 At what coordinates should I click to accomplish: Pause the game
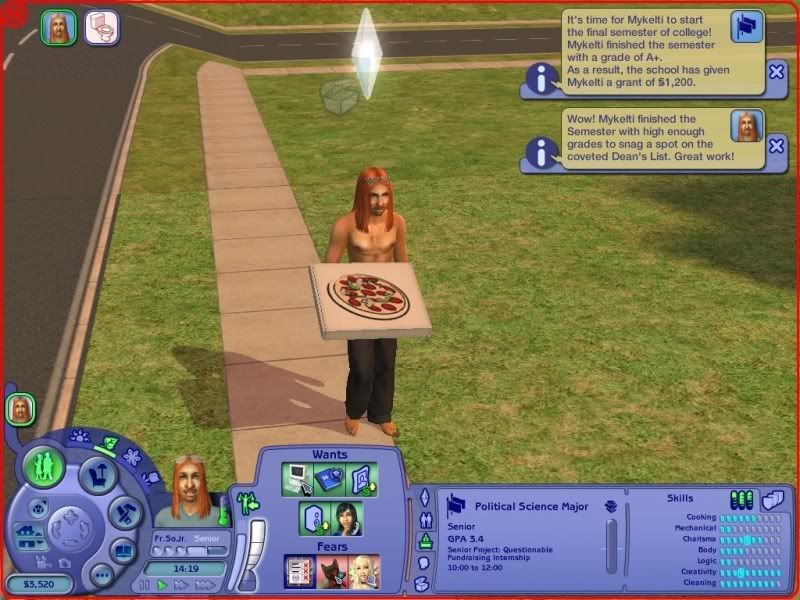click(145, 584)
